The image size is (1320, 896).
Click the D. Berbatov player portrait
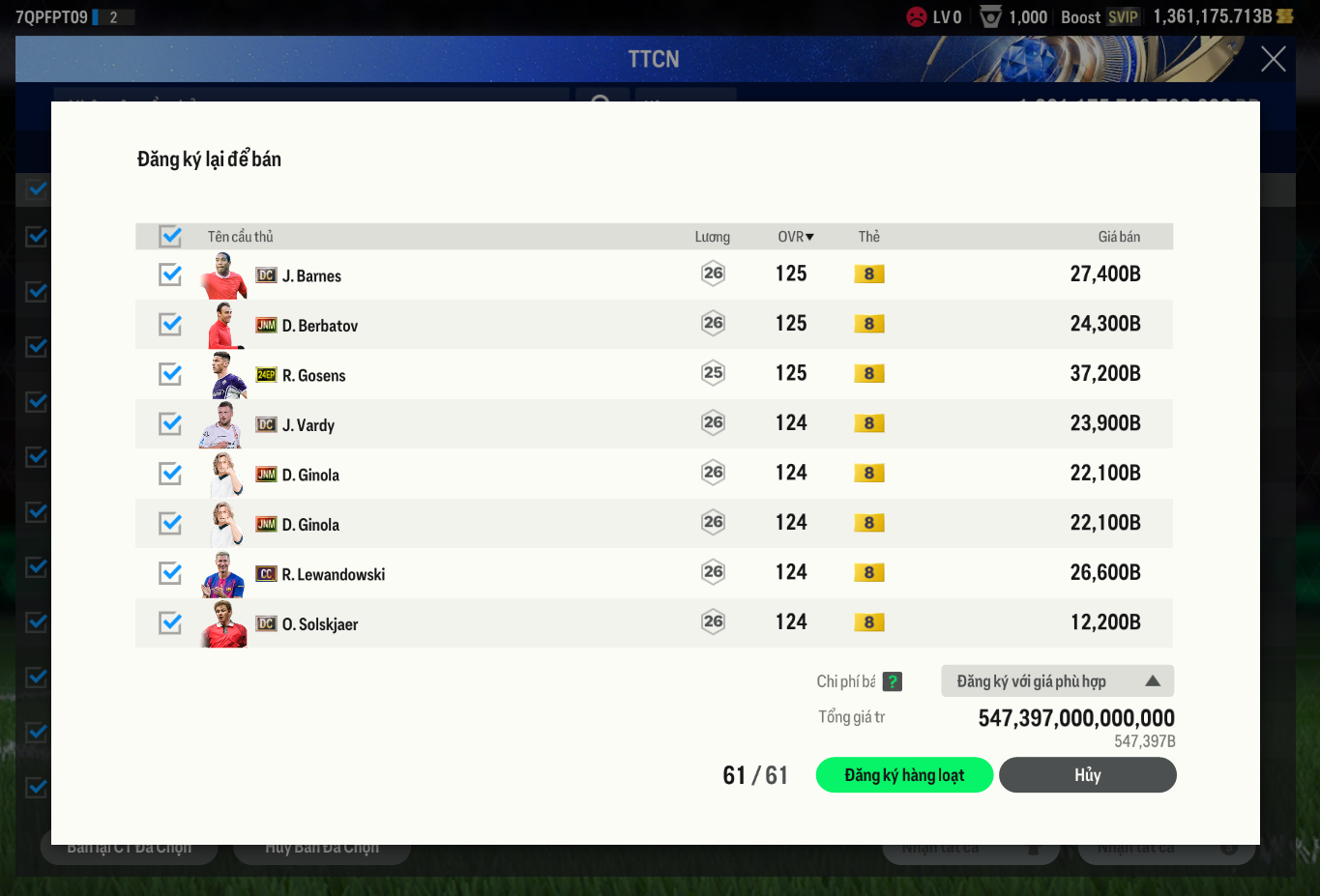[x=223, y=325]
